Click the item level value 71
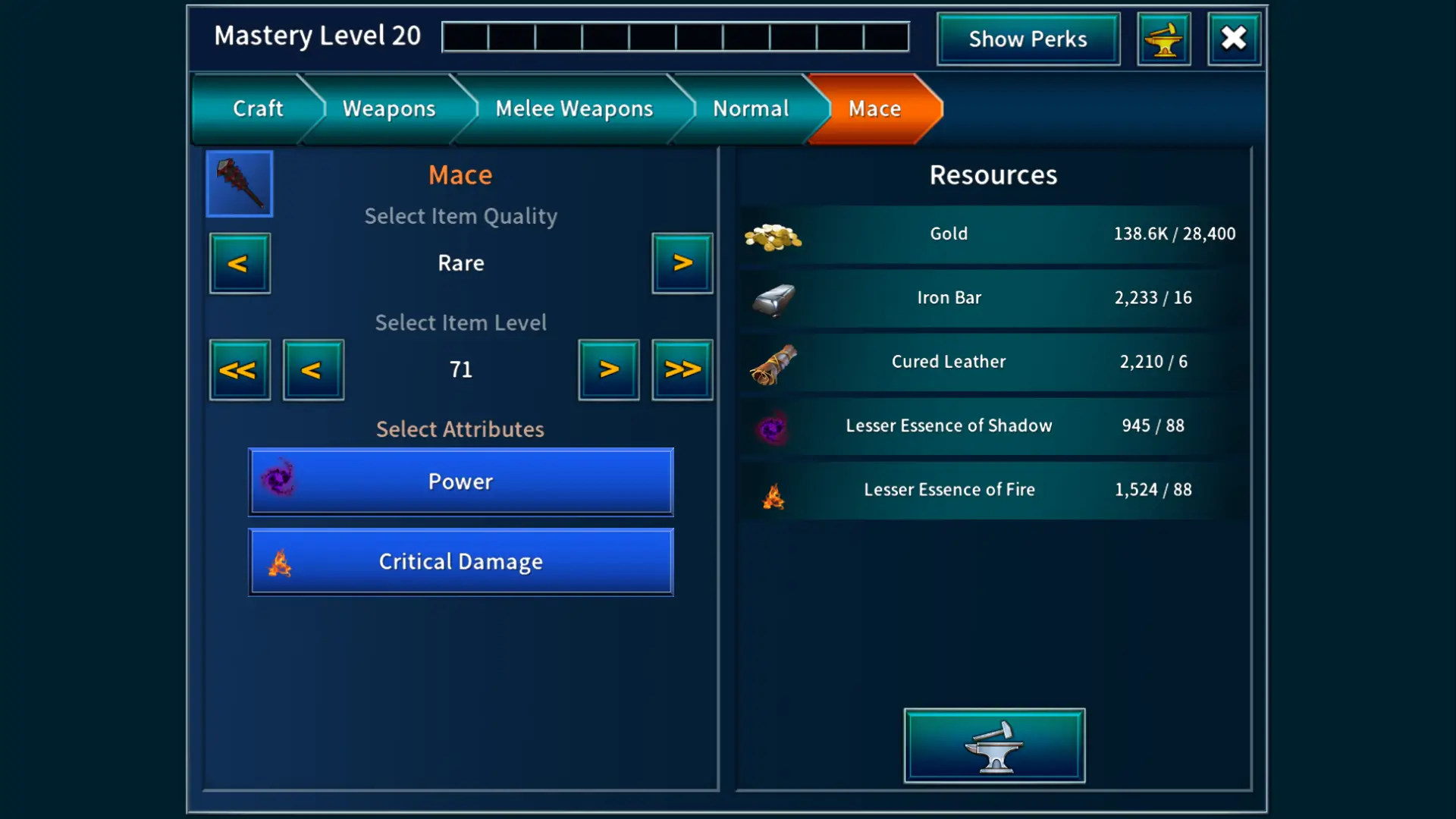Image resolution: width=1456 pixels, height=819 pixels. pos(460,369)
